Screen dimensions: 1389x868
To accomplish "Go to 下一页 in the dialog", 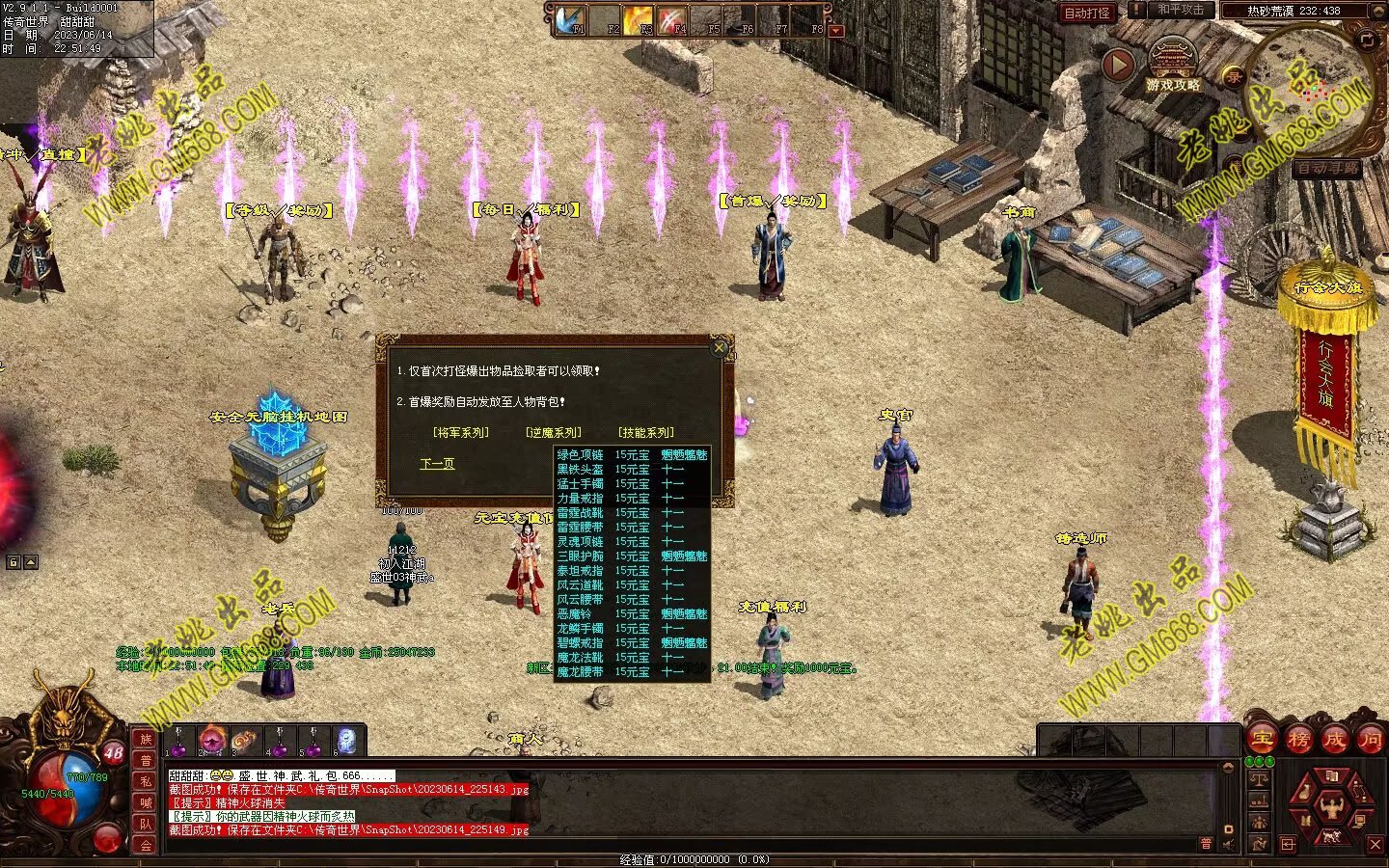I will tap(437, 464).
